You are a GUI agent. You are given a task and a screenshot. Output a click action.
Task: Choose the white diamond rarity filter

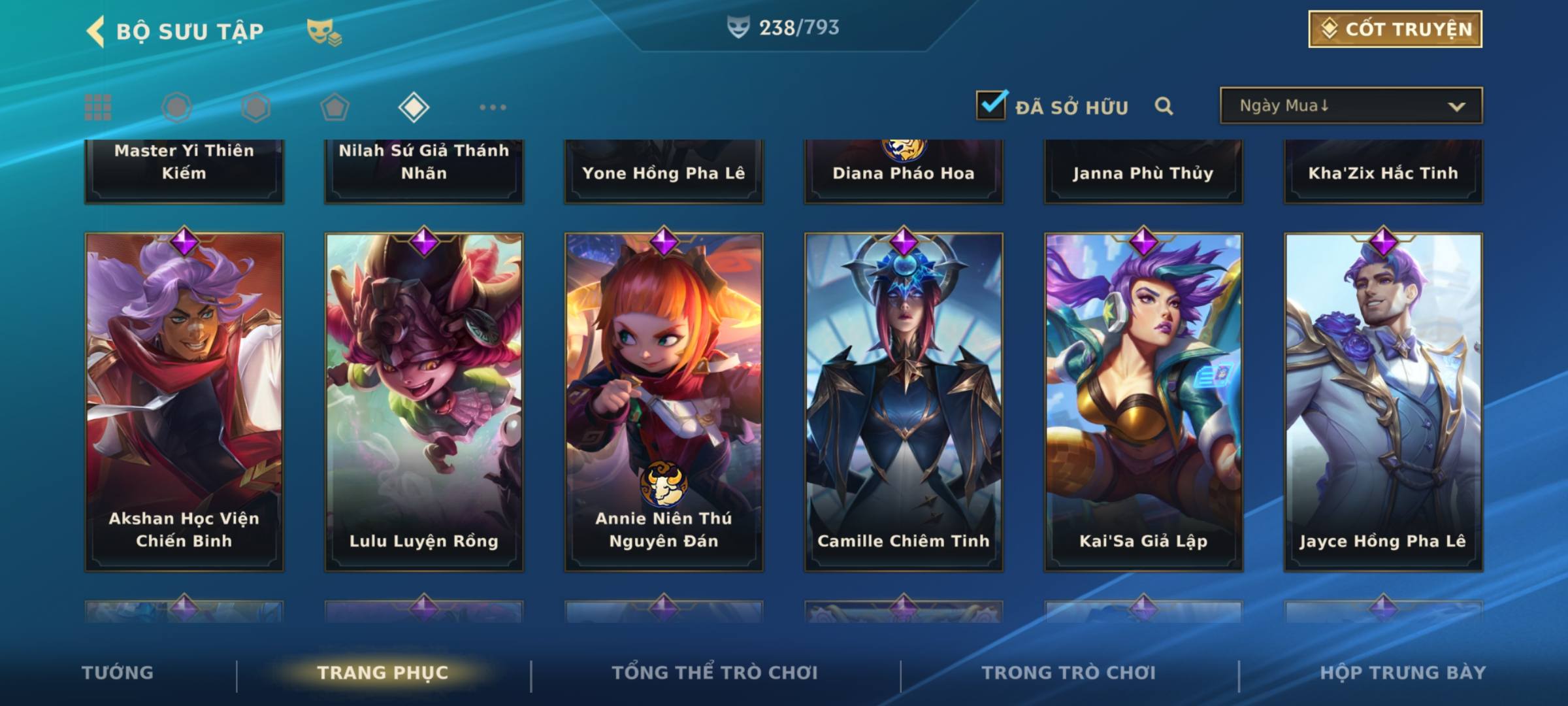414,107
